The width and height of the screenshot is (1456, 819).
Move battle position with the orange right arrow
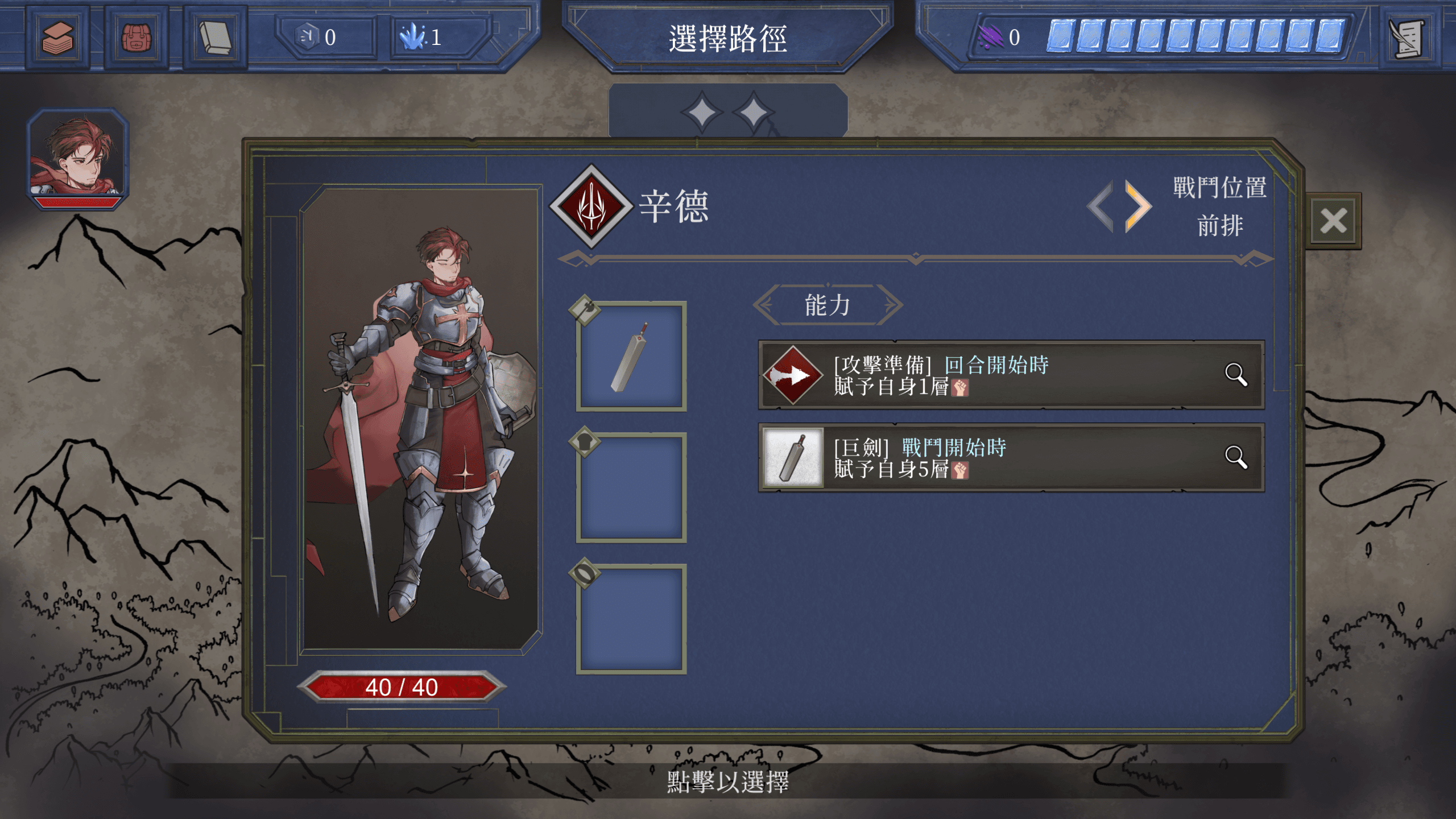[x=1138, y=206]
